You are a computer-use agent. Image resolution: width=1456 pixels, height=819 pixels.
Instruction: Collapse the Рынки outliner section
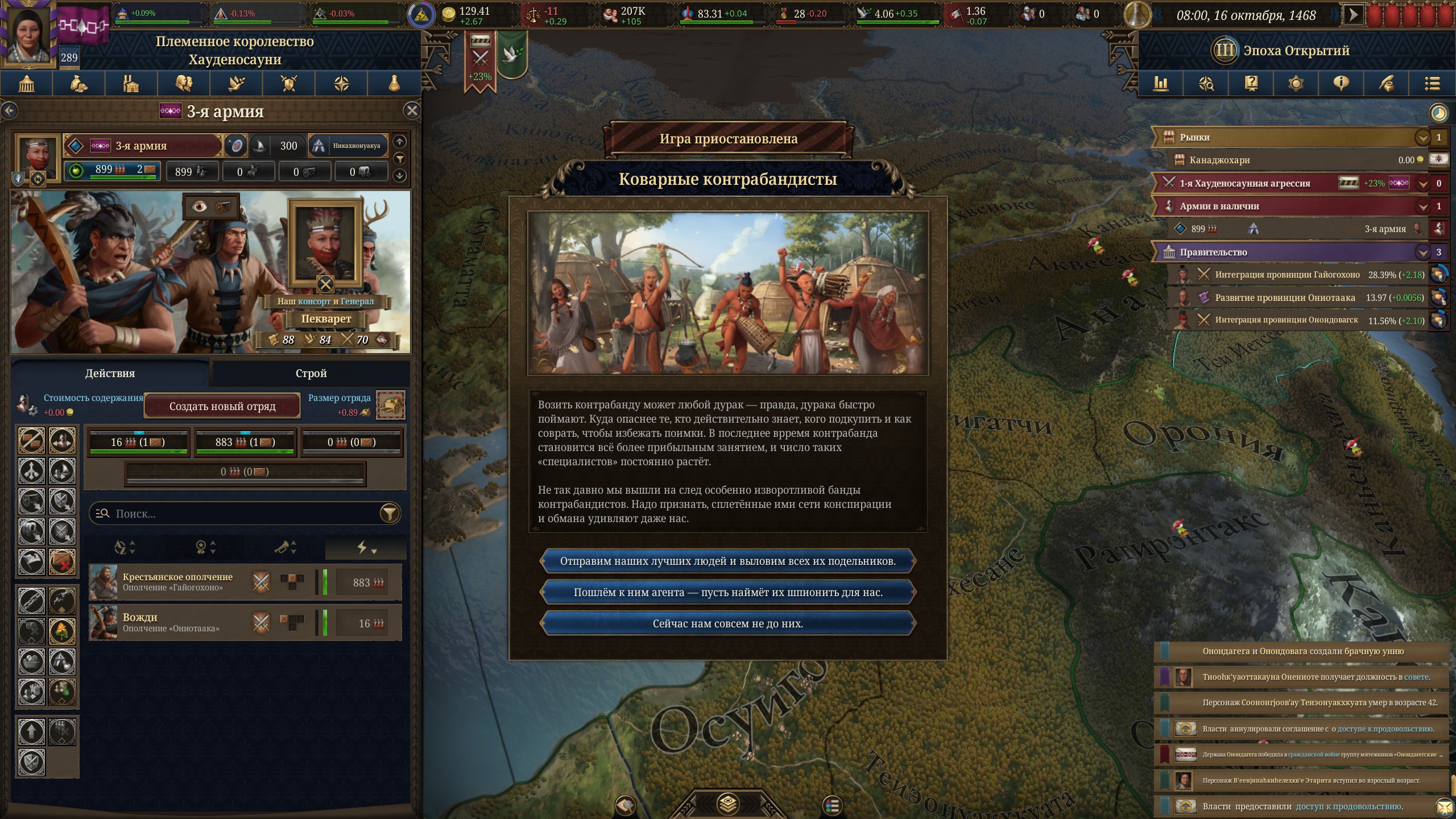[1422, 137]
